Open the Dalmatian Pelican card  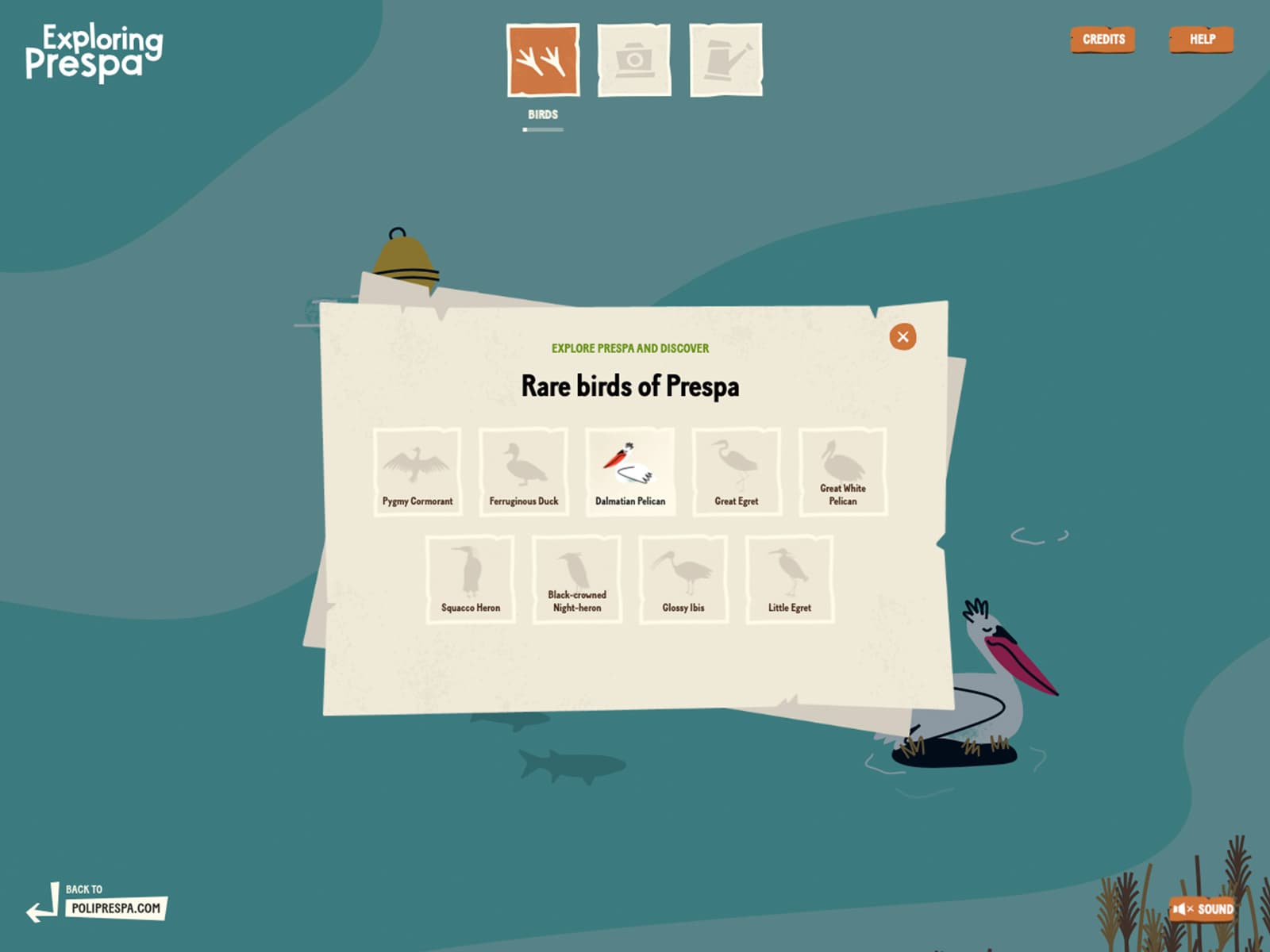(x=630, y=472)
